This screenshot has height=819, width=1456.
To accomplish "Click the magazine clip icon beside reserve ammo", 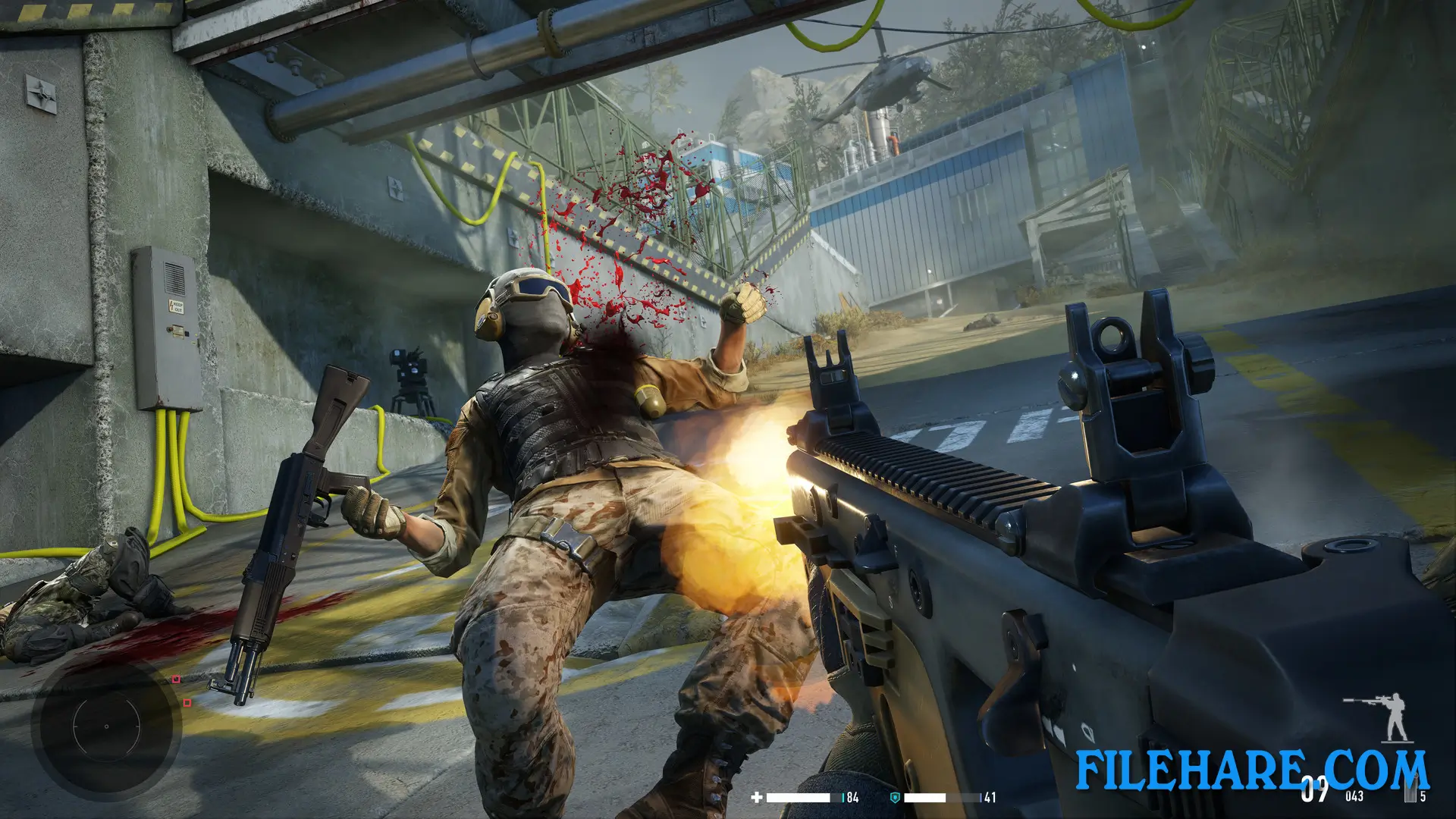I will 1410,791.
